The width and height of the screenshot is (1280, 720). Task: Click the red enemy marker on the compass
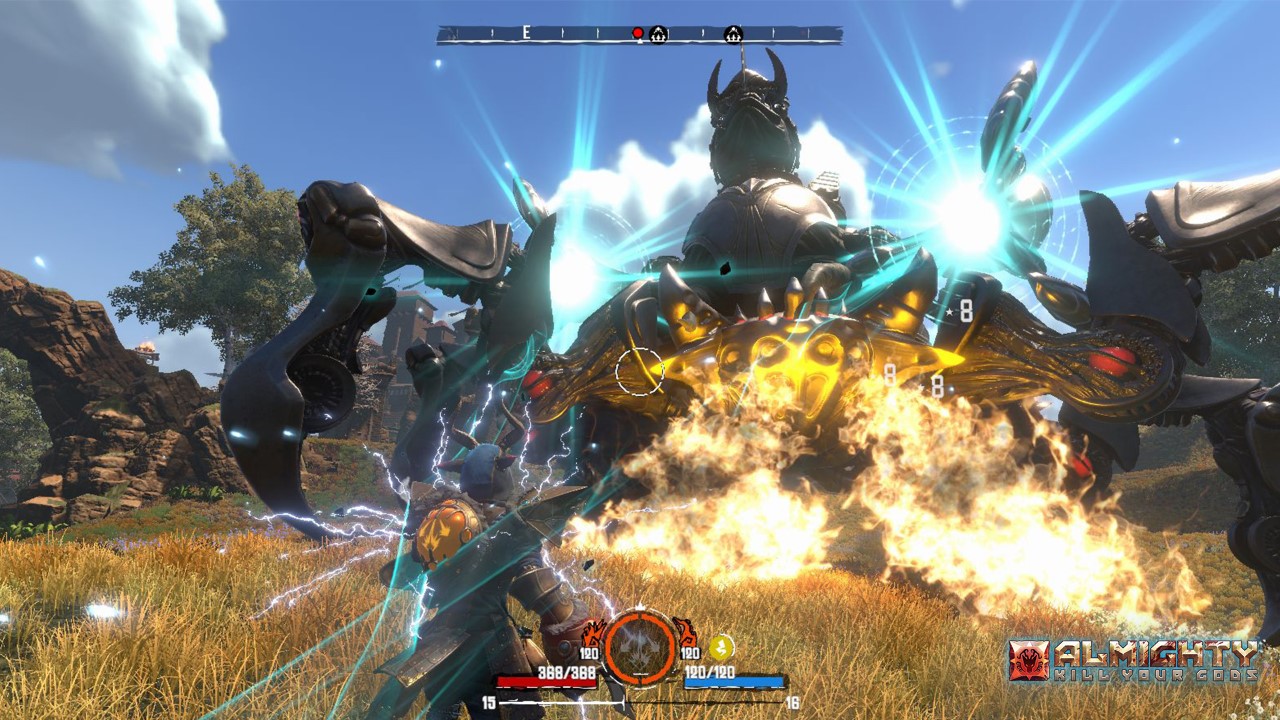[x=637, y=34]
